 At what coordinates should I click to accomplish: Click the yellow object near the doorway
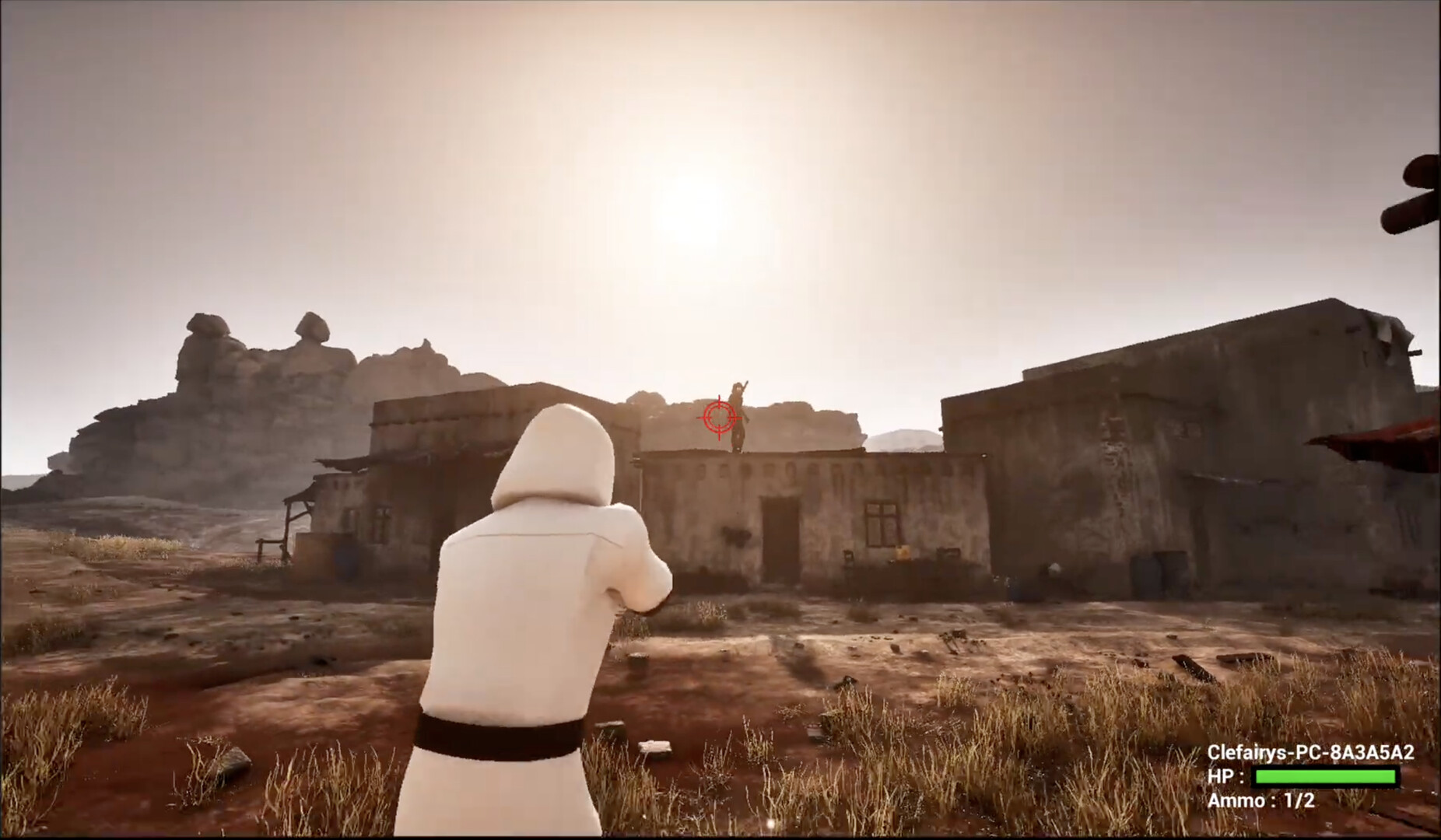903,552
